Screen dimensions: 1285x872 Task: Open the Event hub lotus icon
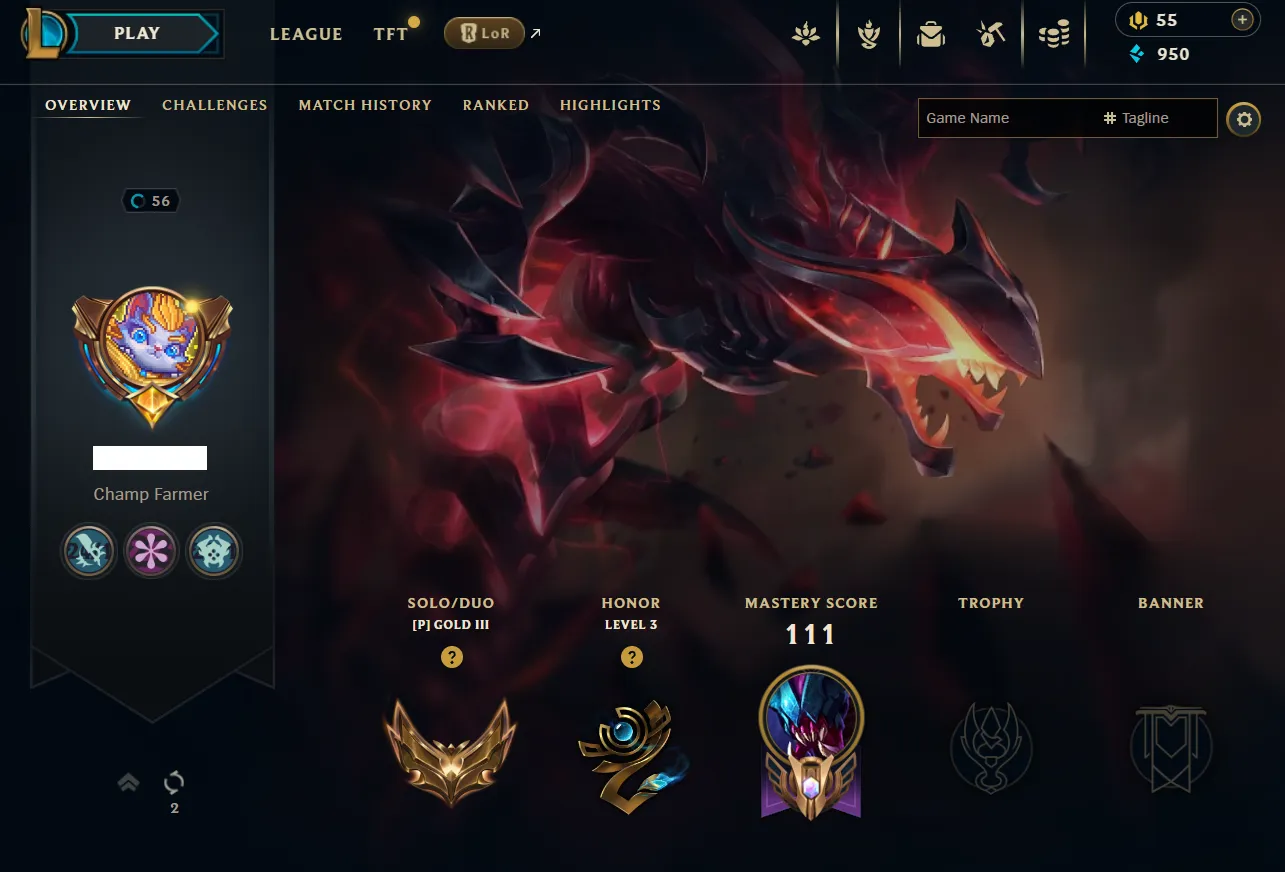tap(807, 33)
